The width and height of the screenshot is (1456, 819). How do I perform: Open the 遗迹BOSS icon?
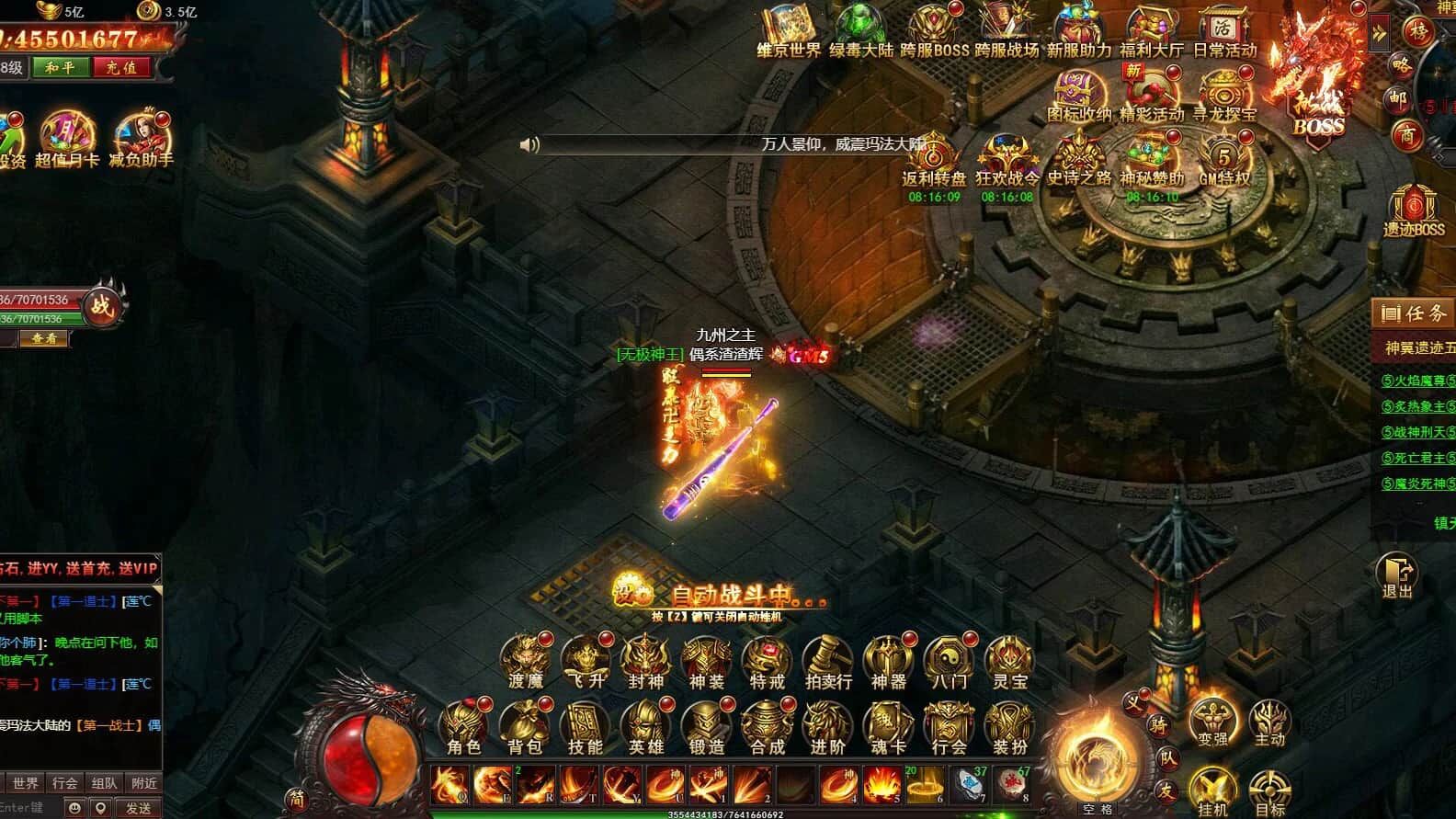coord(1414,211)
